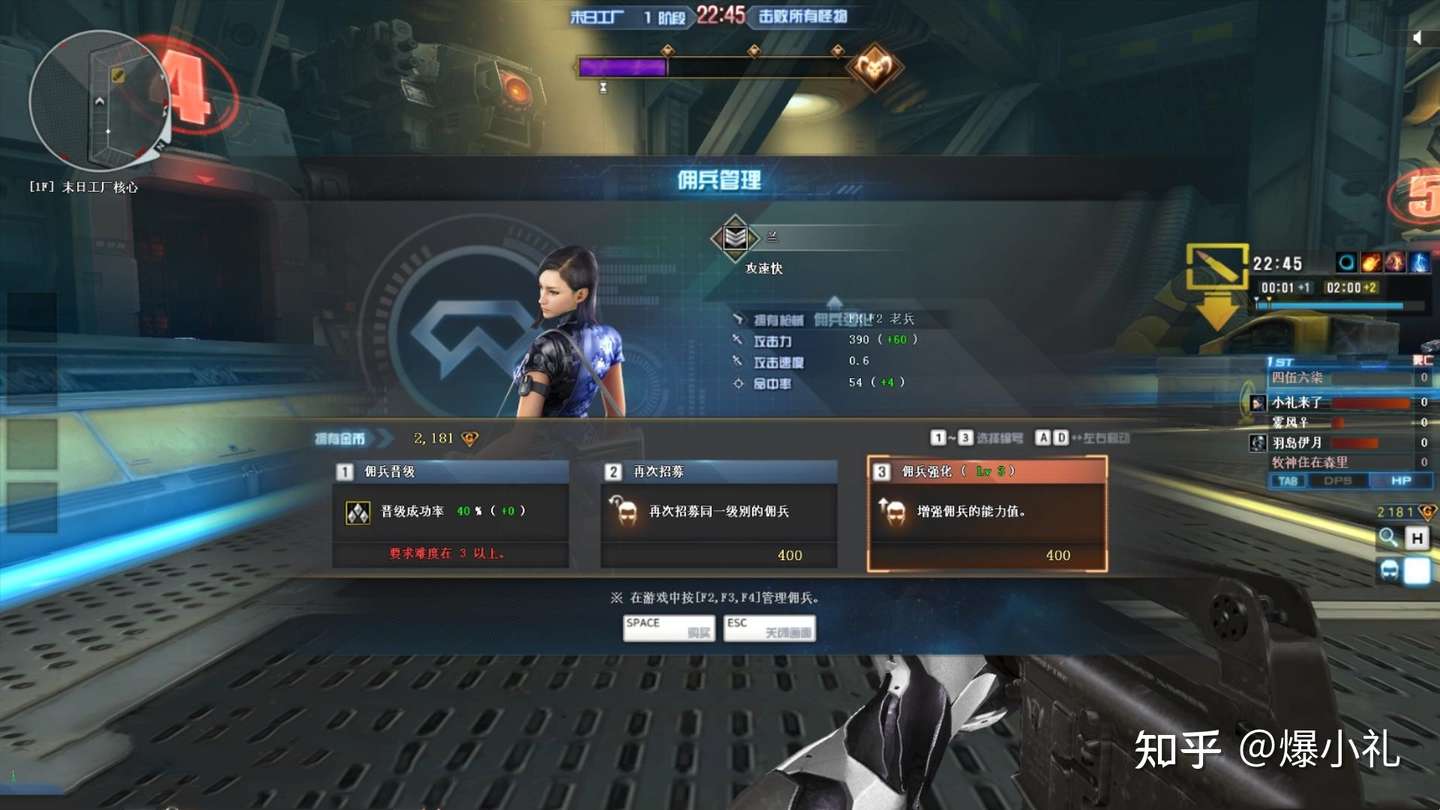Select the highlighted 佣兵强化 Lv3 card
1440x810 pixels.
(x=987, y=513)
